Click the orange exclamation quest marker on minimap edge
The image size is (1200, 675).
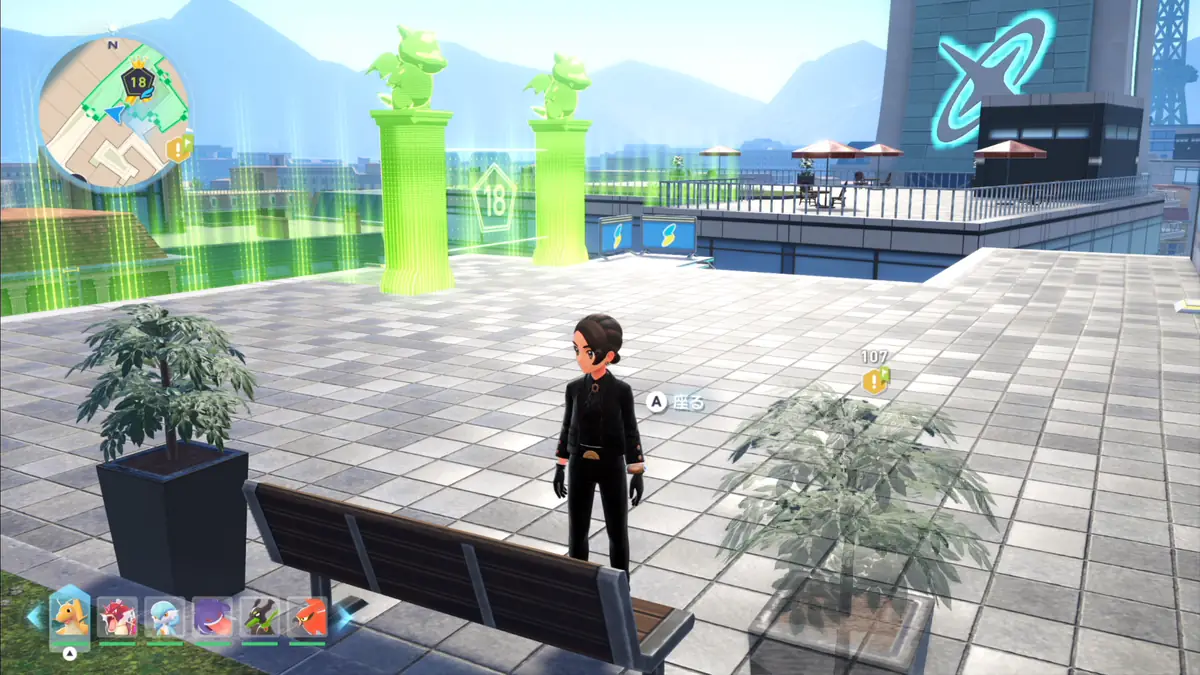pos(180,149)
